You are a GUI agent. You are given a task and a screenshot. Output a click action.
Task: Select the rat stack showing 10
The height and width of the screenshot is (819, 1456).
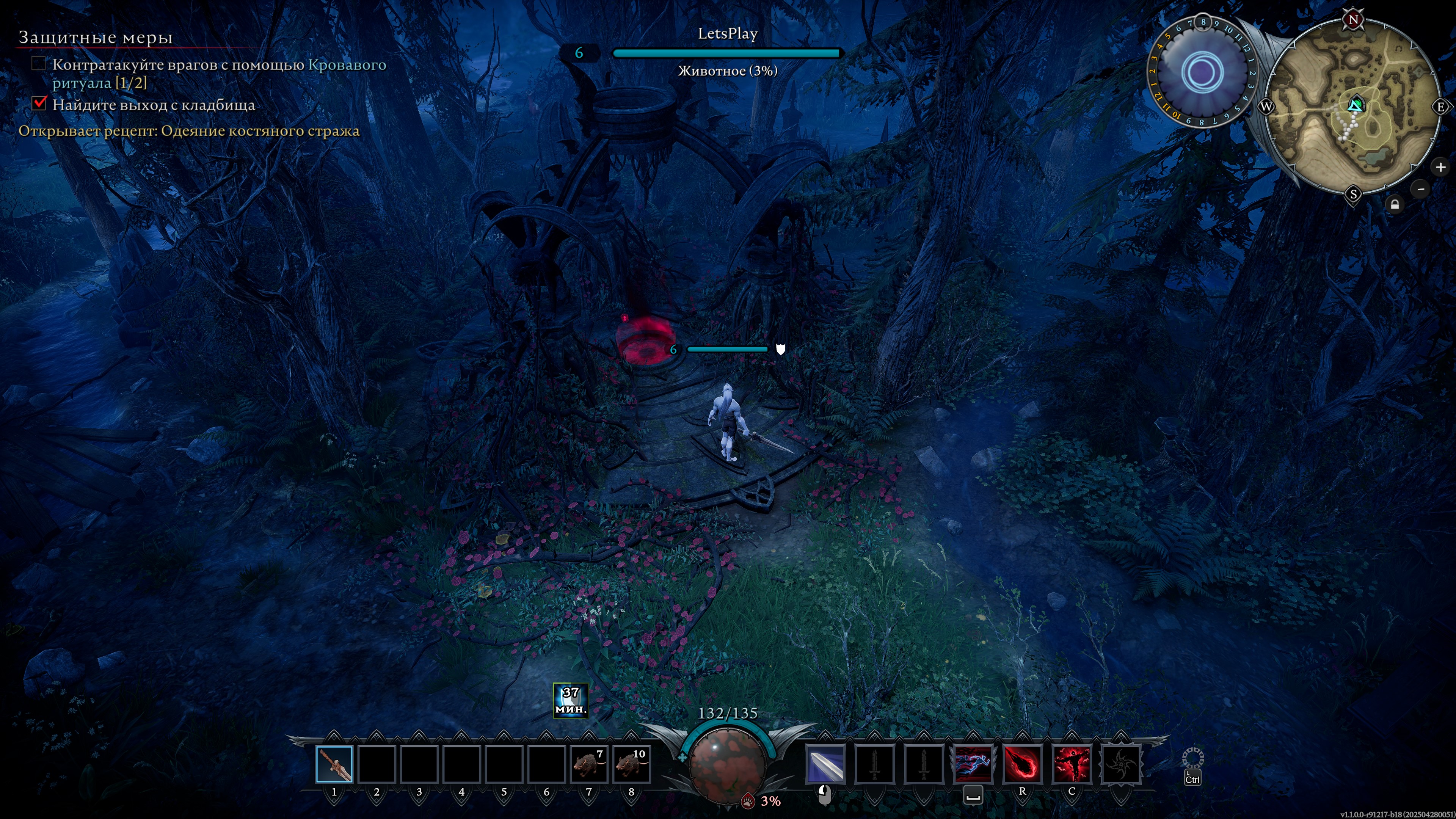tap(631, 764)
